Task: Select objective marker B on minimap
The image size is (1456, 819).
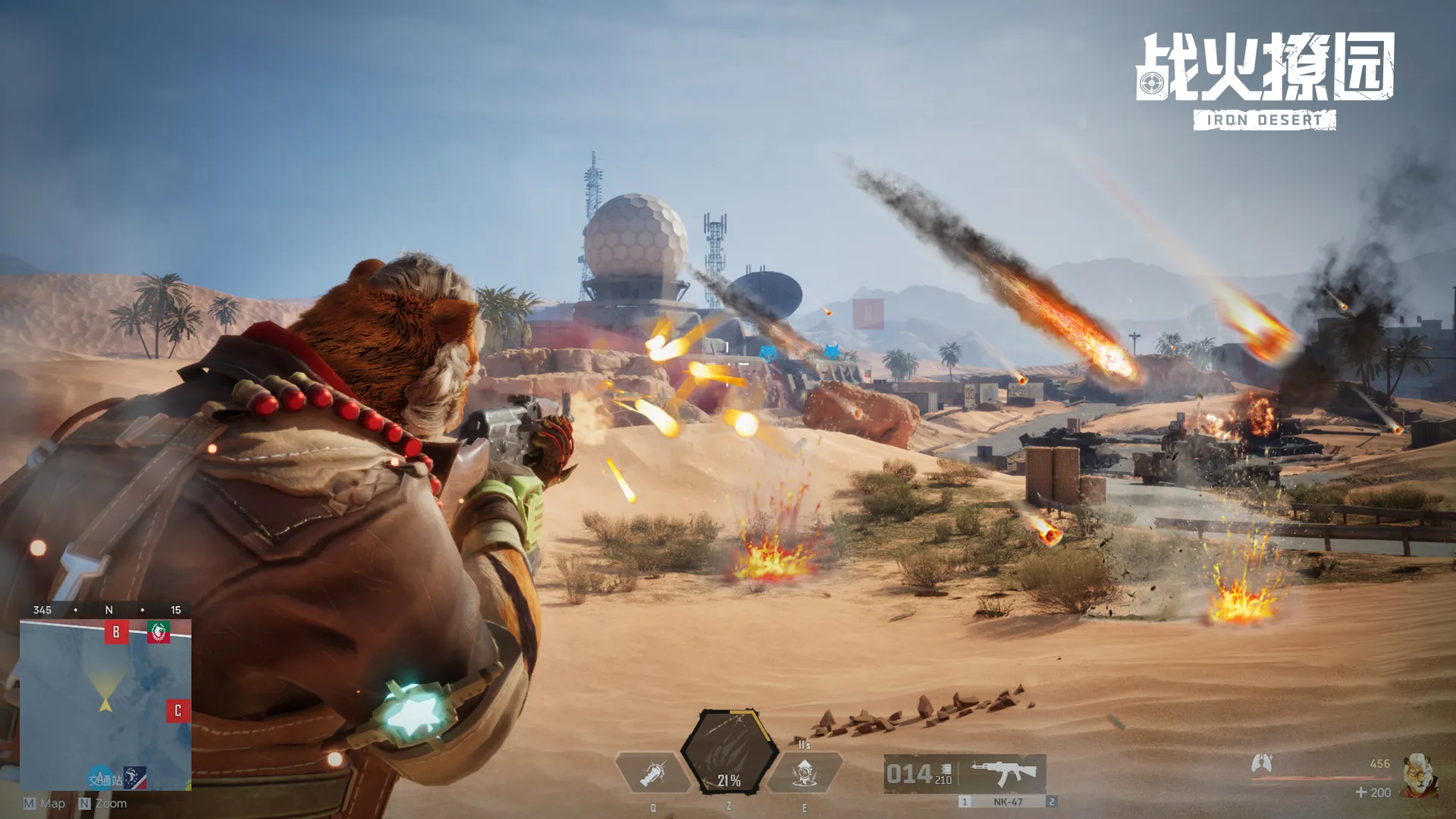Action: pos(116,632)
